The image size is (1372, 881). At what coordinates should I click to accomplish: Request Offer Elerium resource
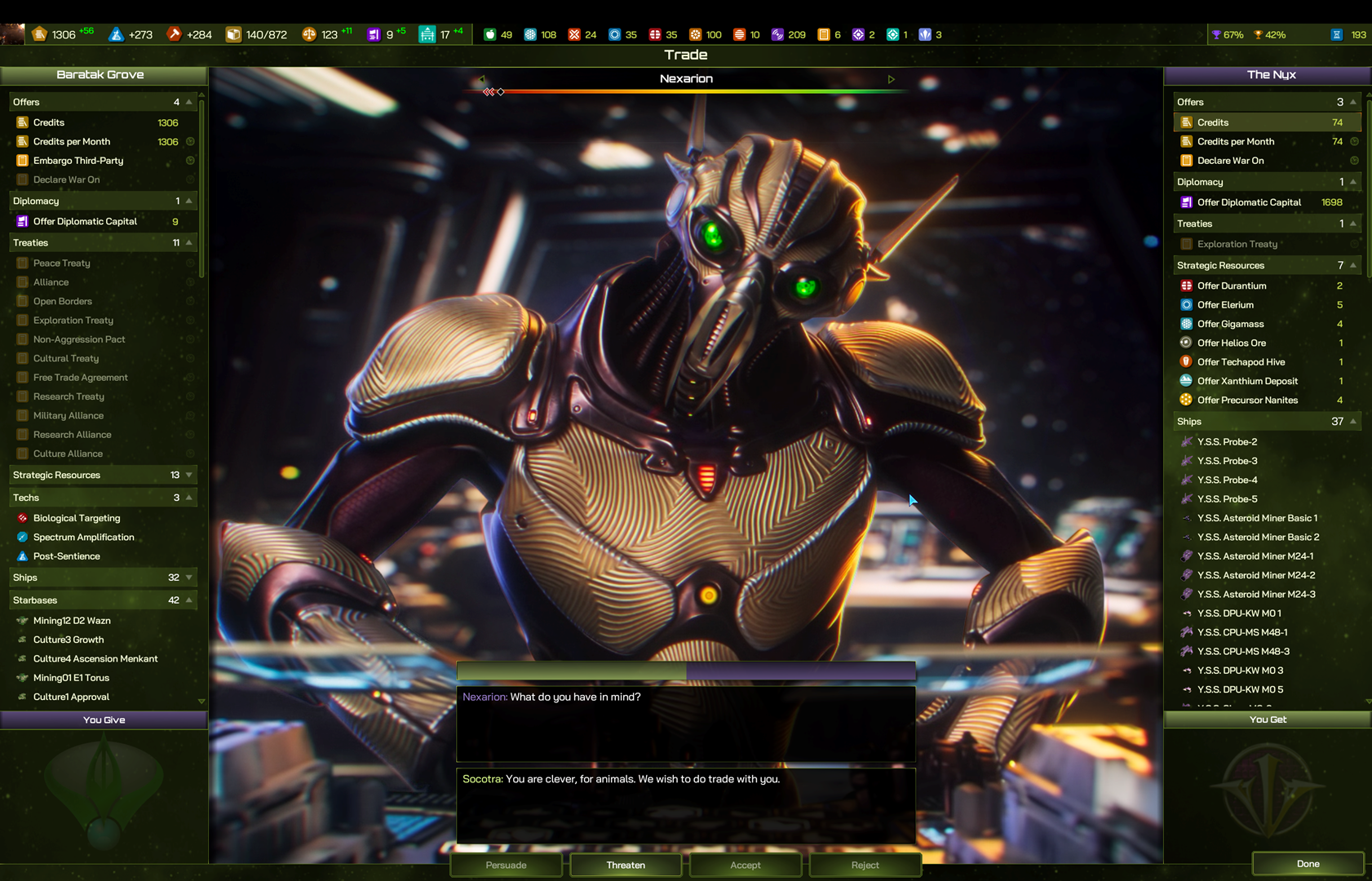pyautogui.click(x=1225, y=305)
